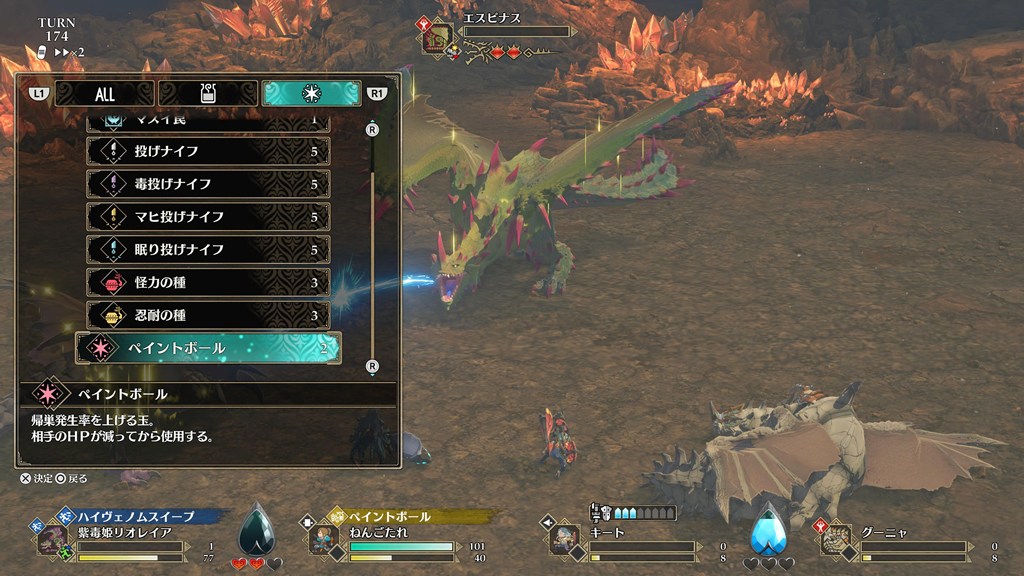
Task: Switch to the ALL items tab
Action: click(x=105, y=94)
